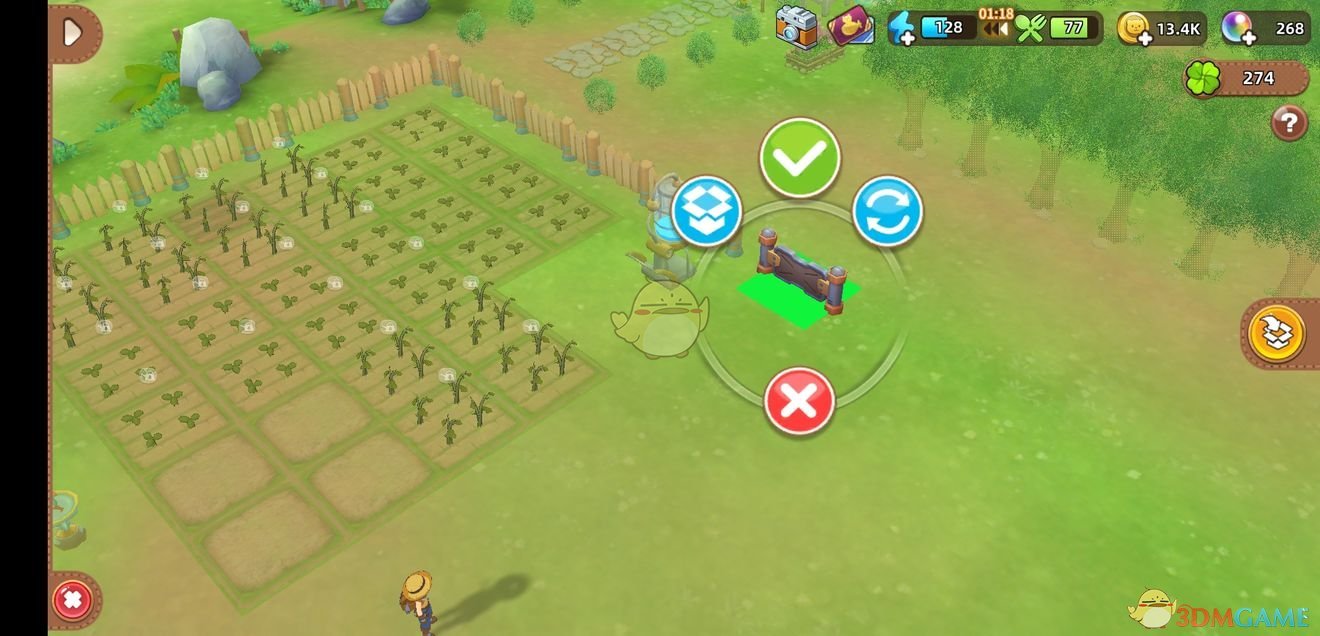The height and width of the screenshot is (636, 1320).
Task: Add gems via the rainbow orb icon
Action: [x=1237, y=28]
